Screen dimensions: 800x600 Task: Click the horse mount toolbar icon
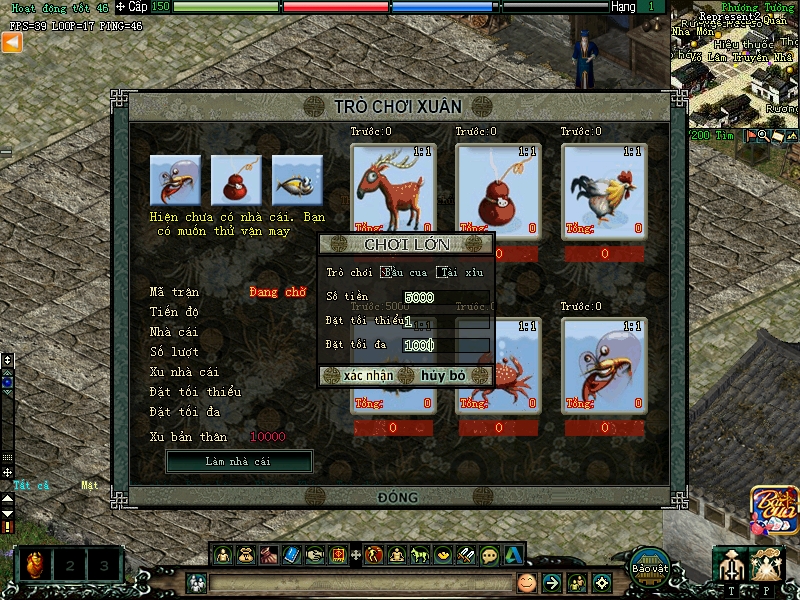coord(419,554)
